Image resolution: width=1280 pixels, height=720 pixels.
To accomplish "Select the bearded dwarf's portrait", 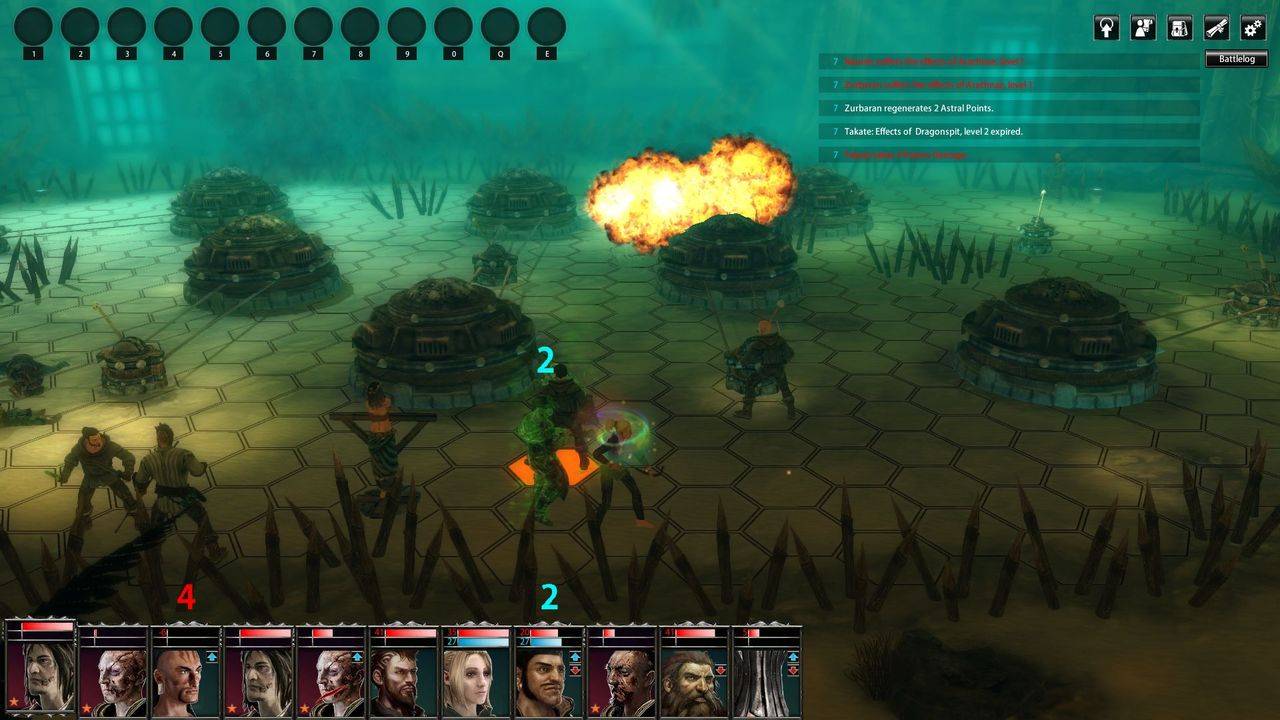I will point(695,680).
